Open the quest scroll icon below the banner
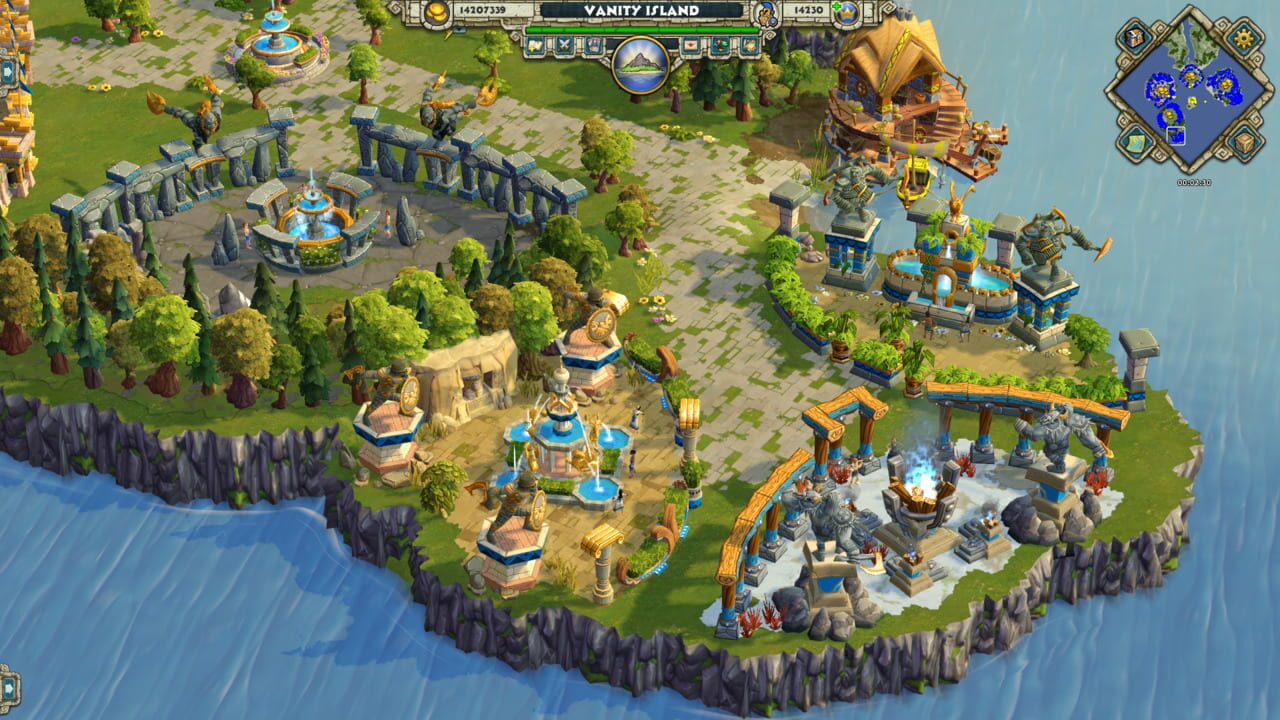Screen dimensions: 1280x720 533,43
